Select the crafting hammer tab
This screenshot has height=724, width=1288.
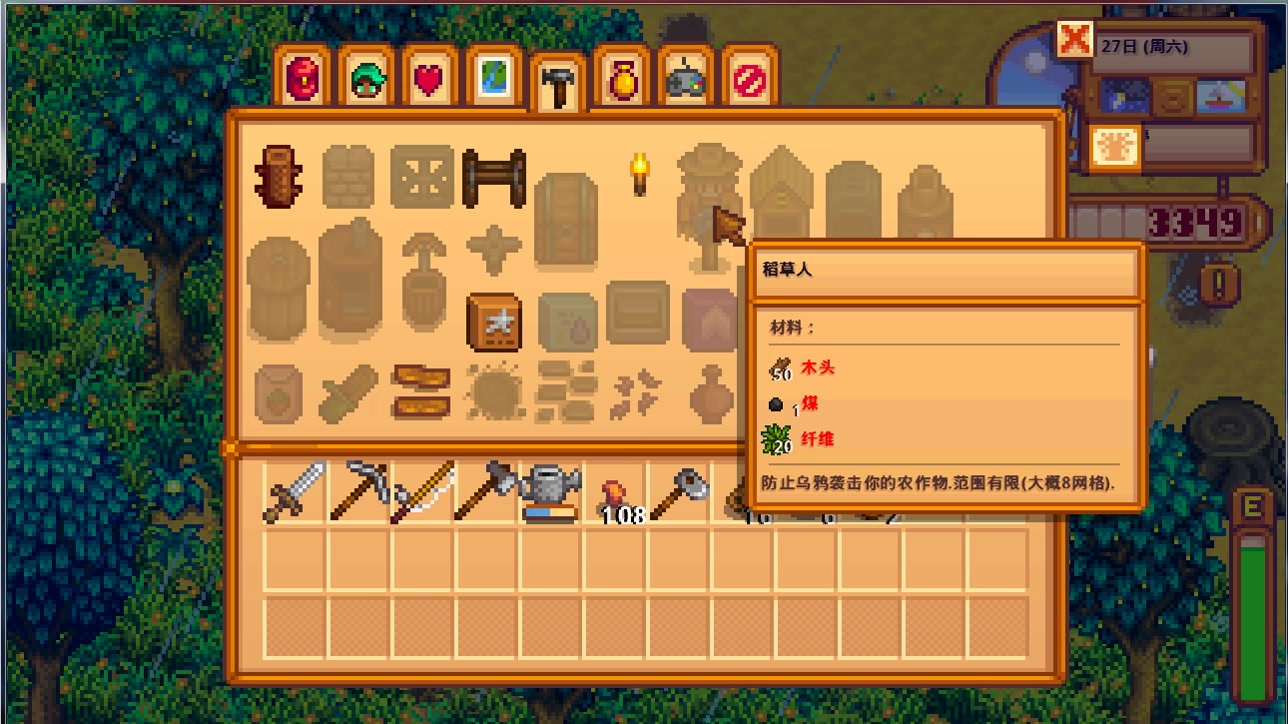558,86
